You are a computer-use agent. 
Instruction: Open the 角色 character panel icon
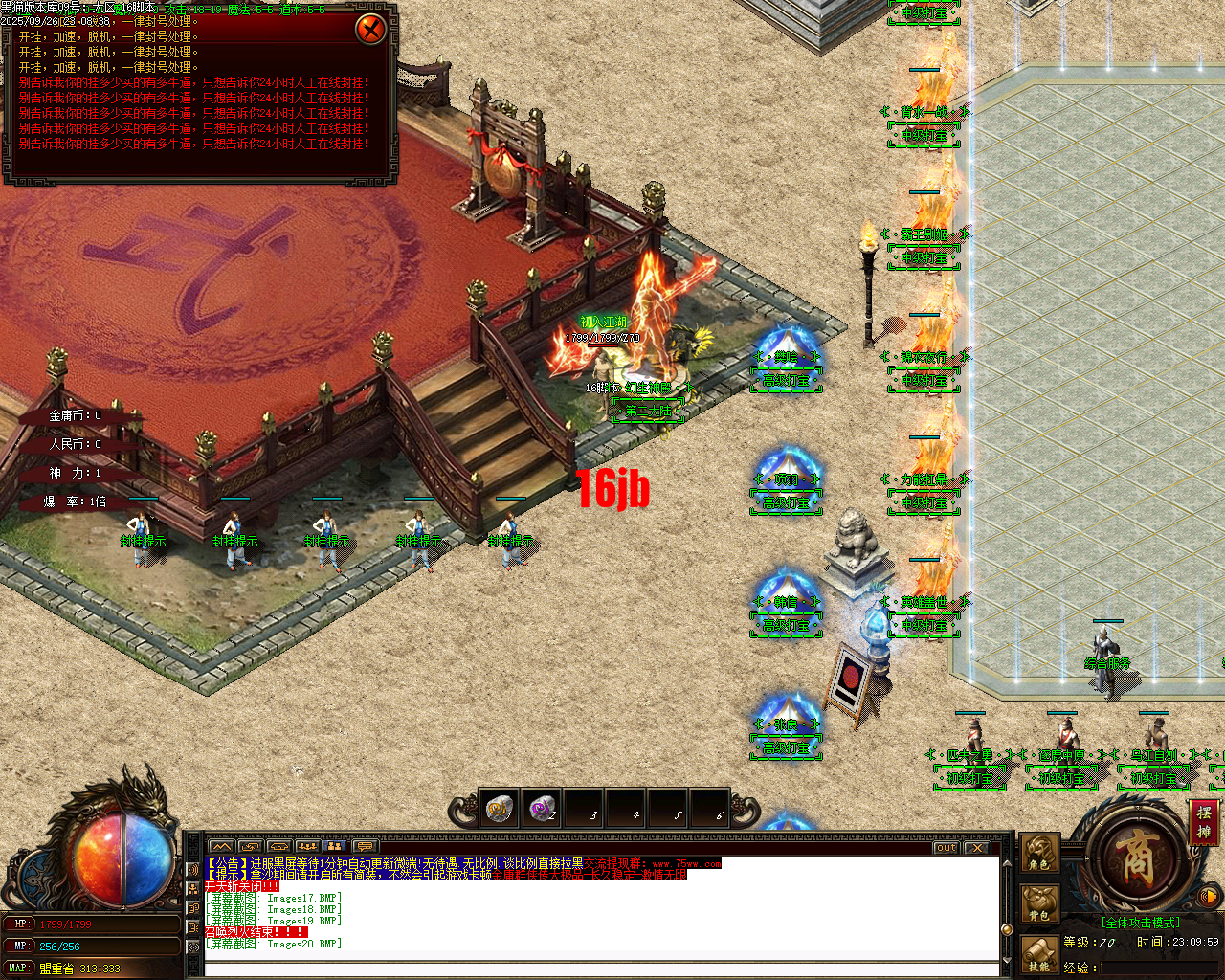pyautogui.click(x=1039, y=853)
